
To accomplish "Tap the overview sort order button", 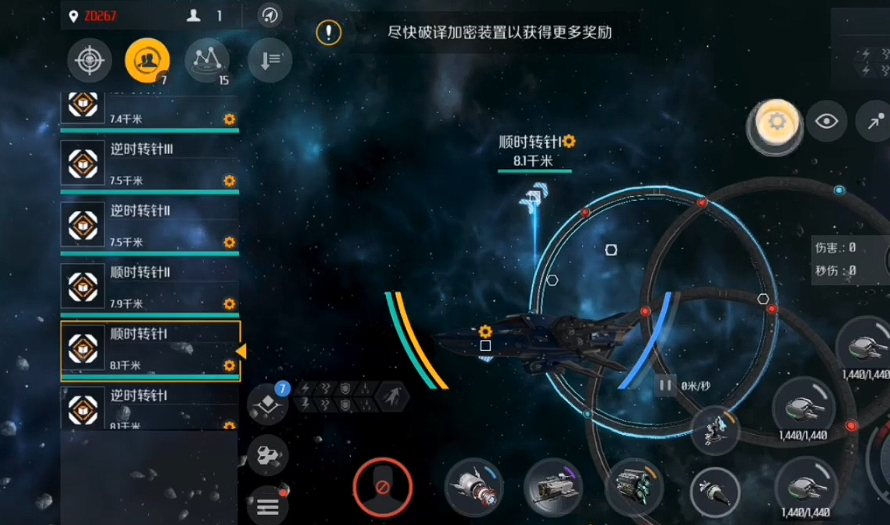I will pos(269,61).
